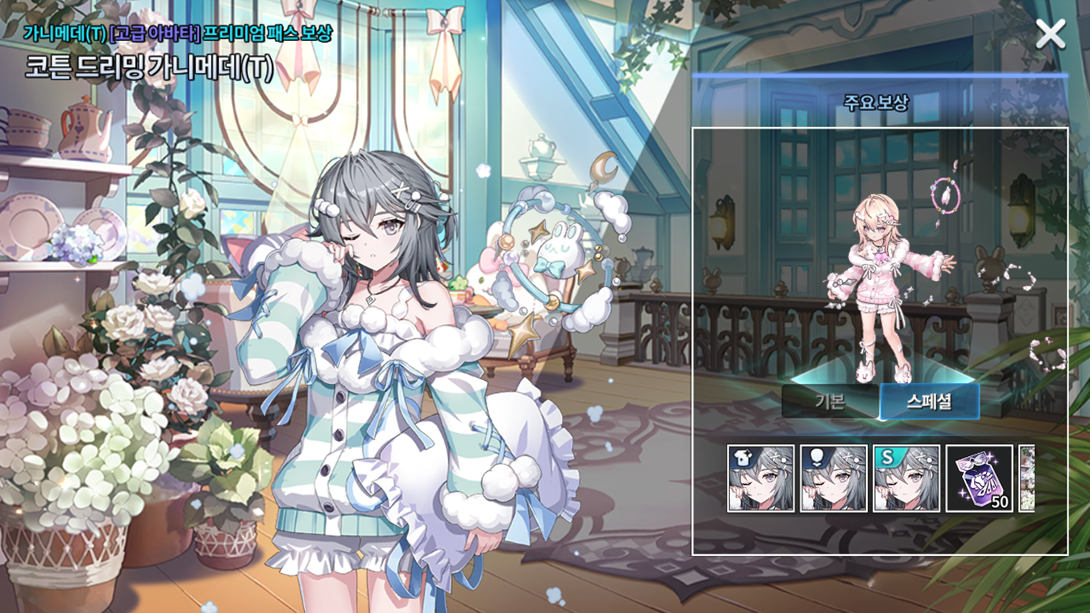Close the reward preview screen
The height and width of the screenshot is (613, 1090).
pyautogui.click(x=1050, y=35)
